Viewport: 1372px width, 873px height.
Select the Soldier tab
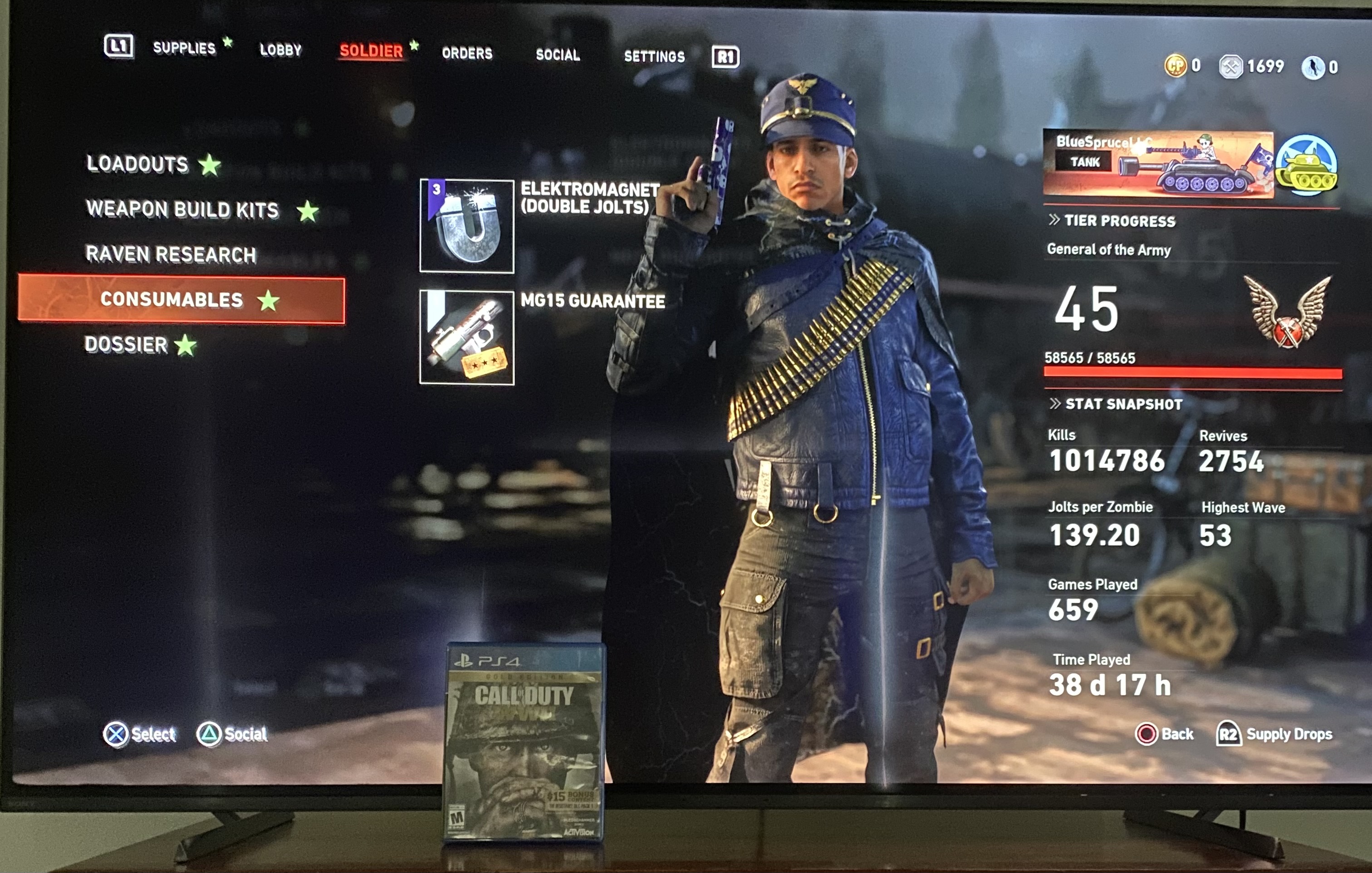(371, 51)
